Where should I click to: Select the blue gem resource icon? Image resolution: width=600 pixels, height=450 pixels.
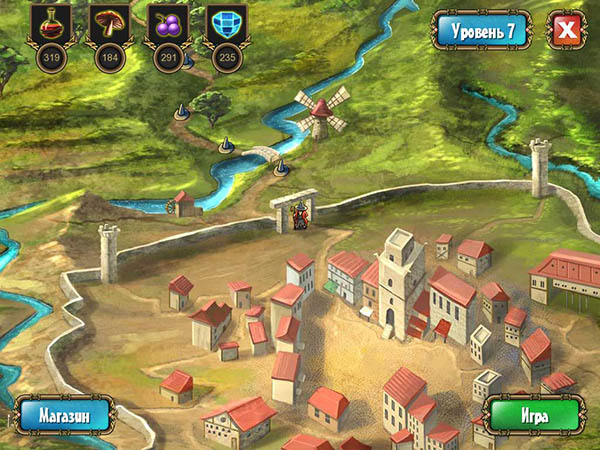pyautogui.click(x=224, y=24)
